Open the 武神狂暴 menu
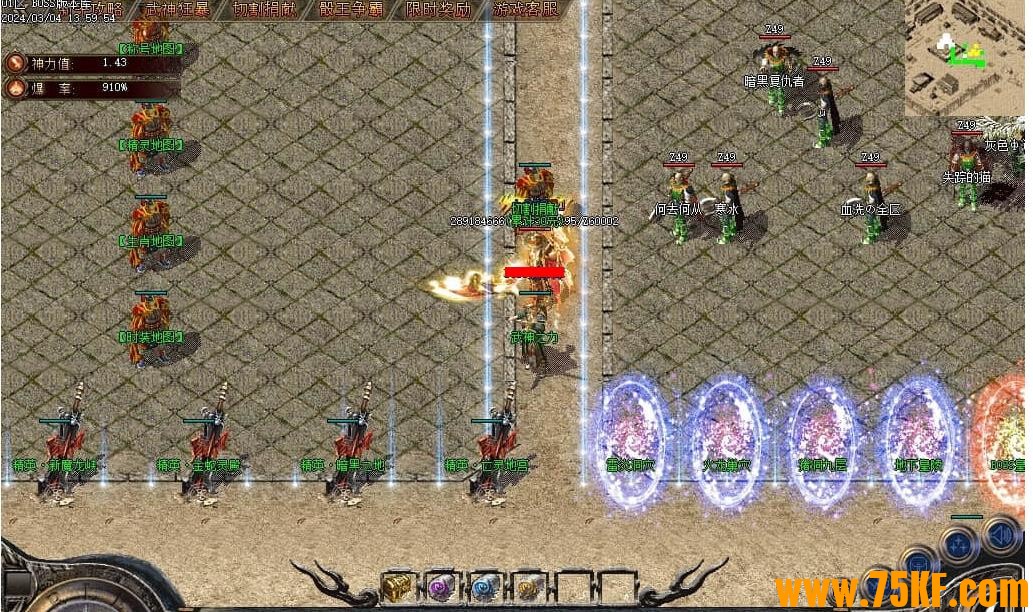 [x=177, y=10]
